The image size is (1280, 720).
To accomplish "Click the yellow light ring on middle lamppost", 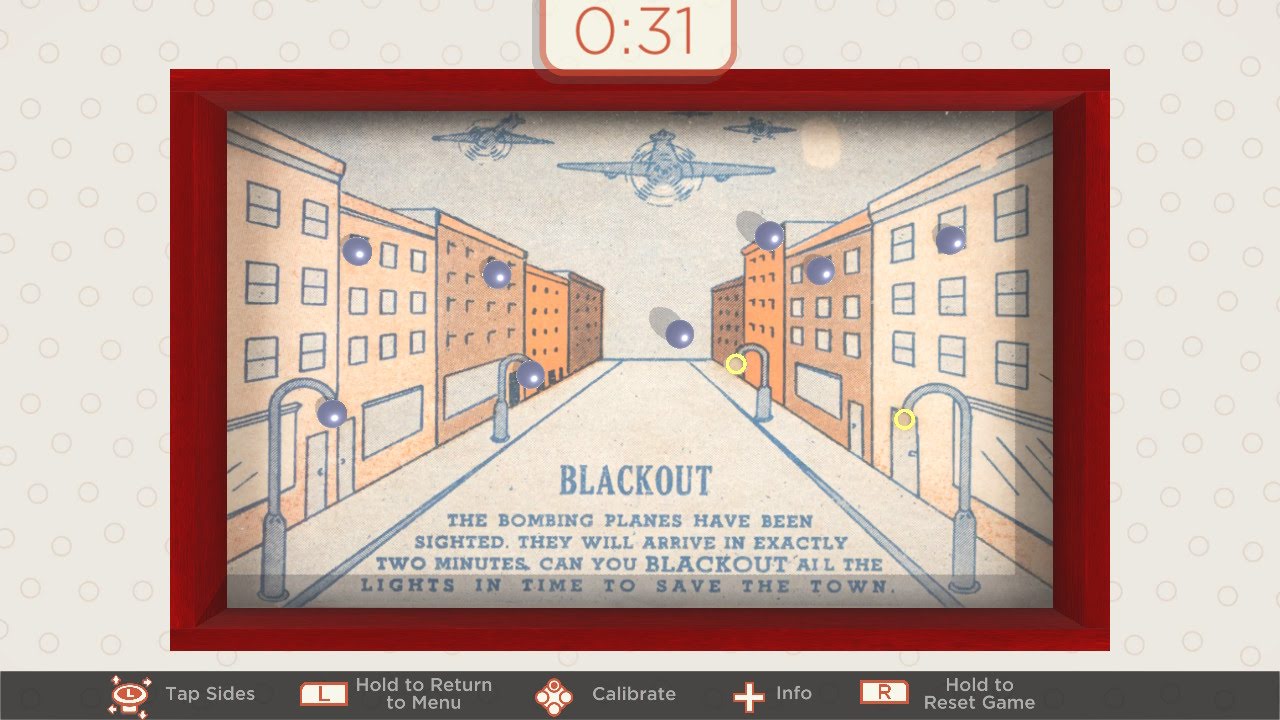I will click(736, 364).
